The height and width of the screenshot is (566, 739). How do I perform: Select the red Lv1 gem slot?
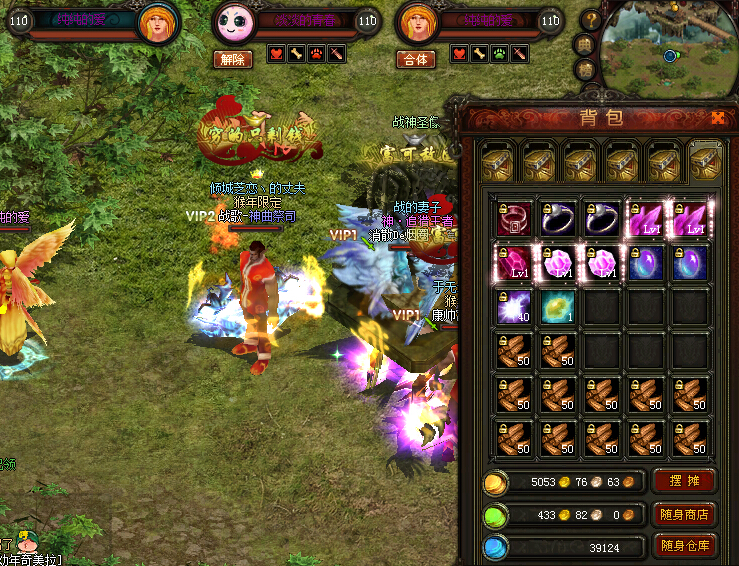pos(514,263)
